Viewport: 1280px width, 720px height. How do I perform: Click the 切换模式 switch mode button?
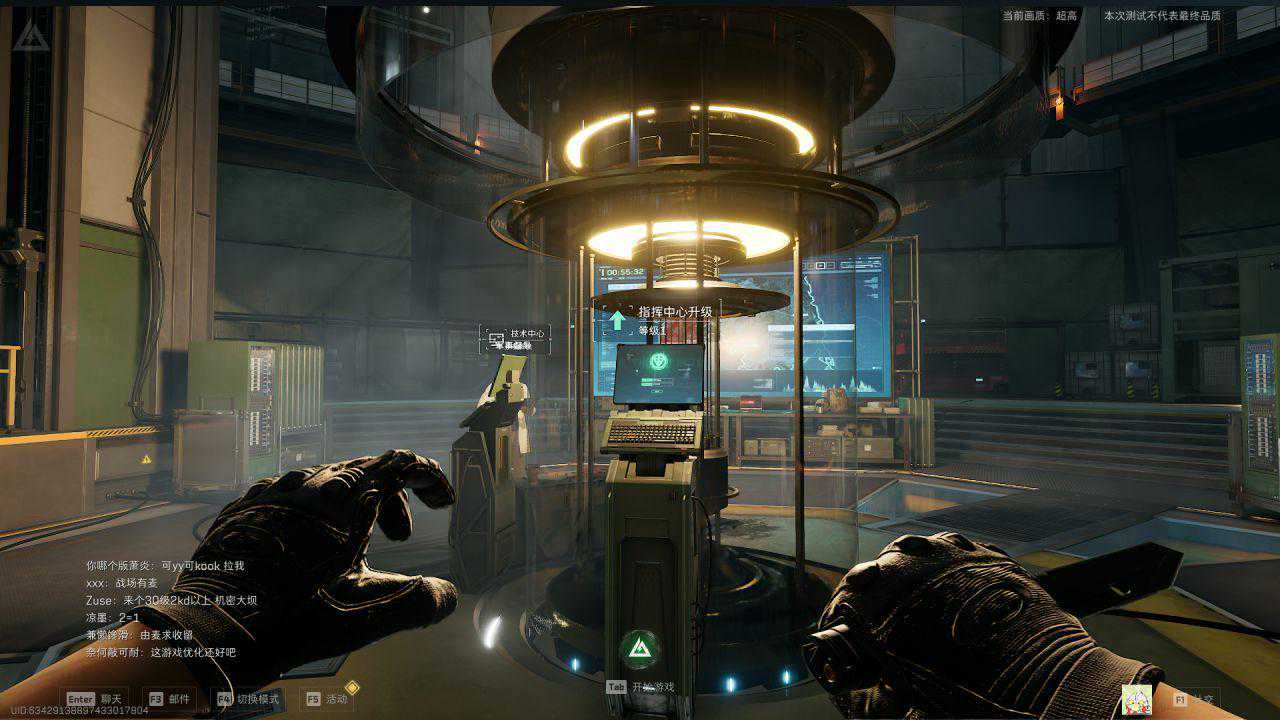[248, 699]
